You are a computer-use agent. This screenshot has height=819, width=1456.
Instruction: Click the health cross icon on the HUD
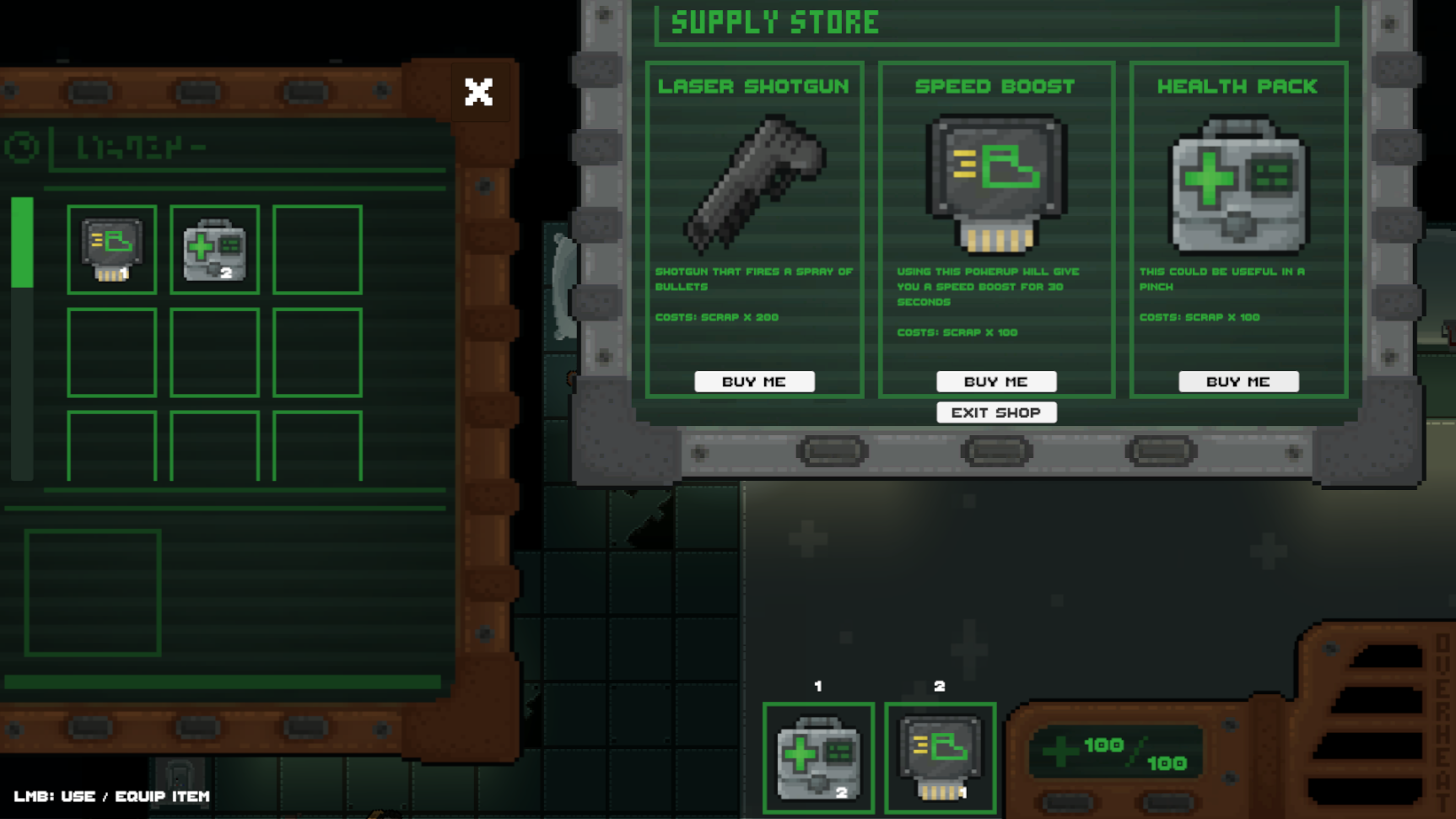(x=1060, y=751)
